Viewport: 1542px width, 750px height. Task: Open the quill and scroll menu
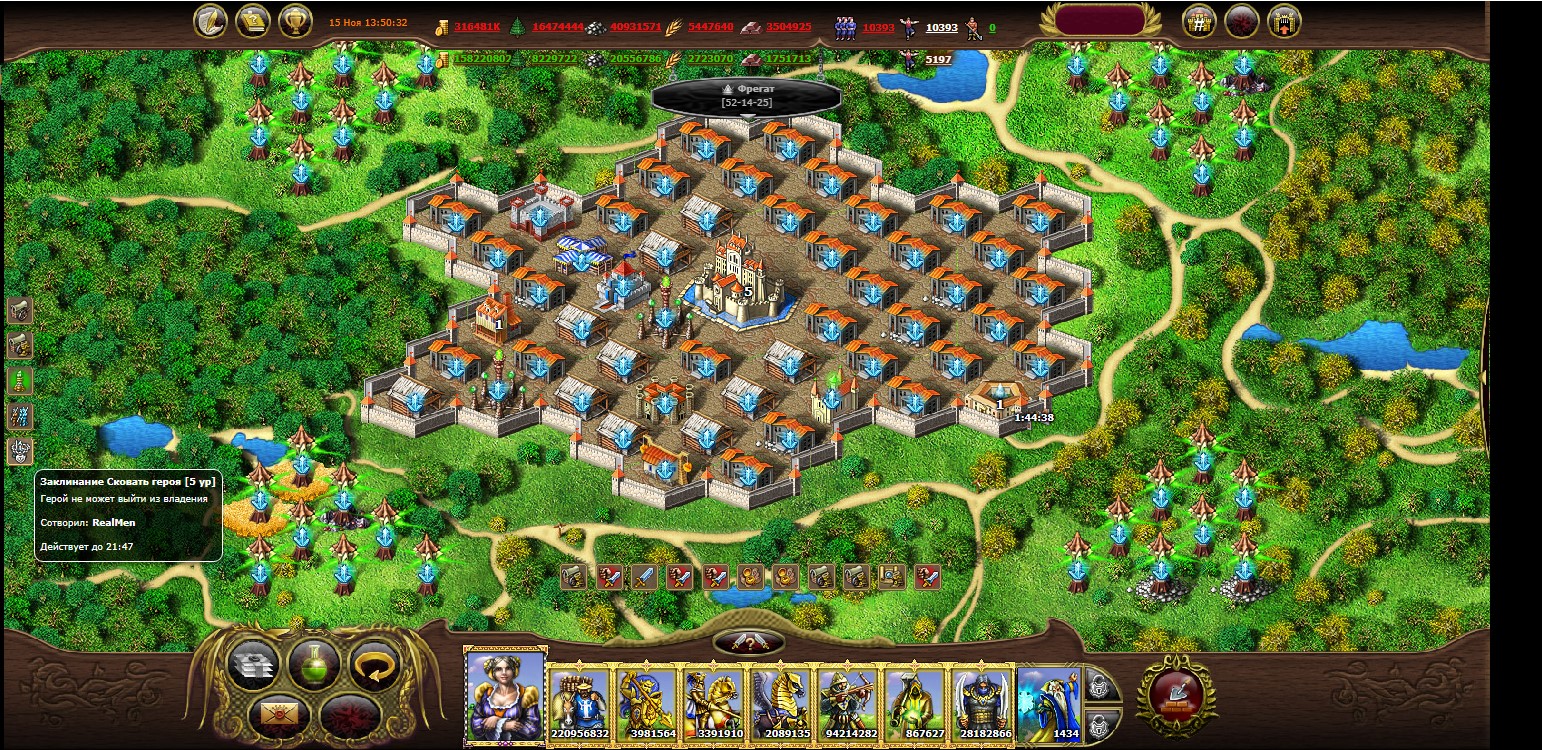click(x=210, y=20)
